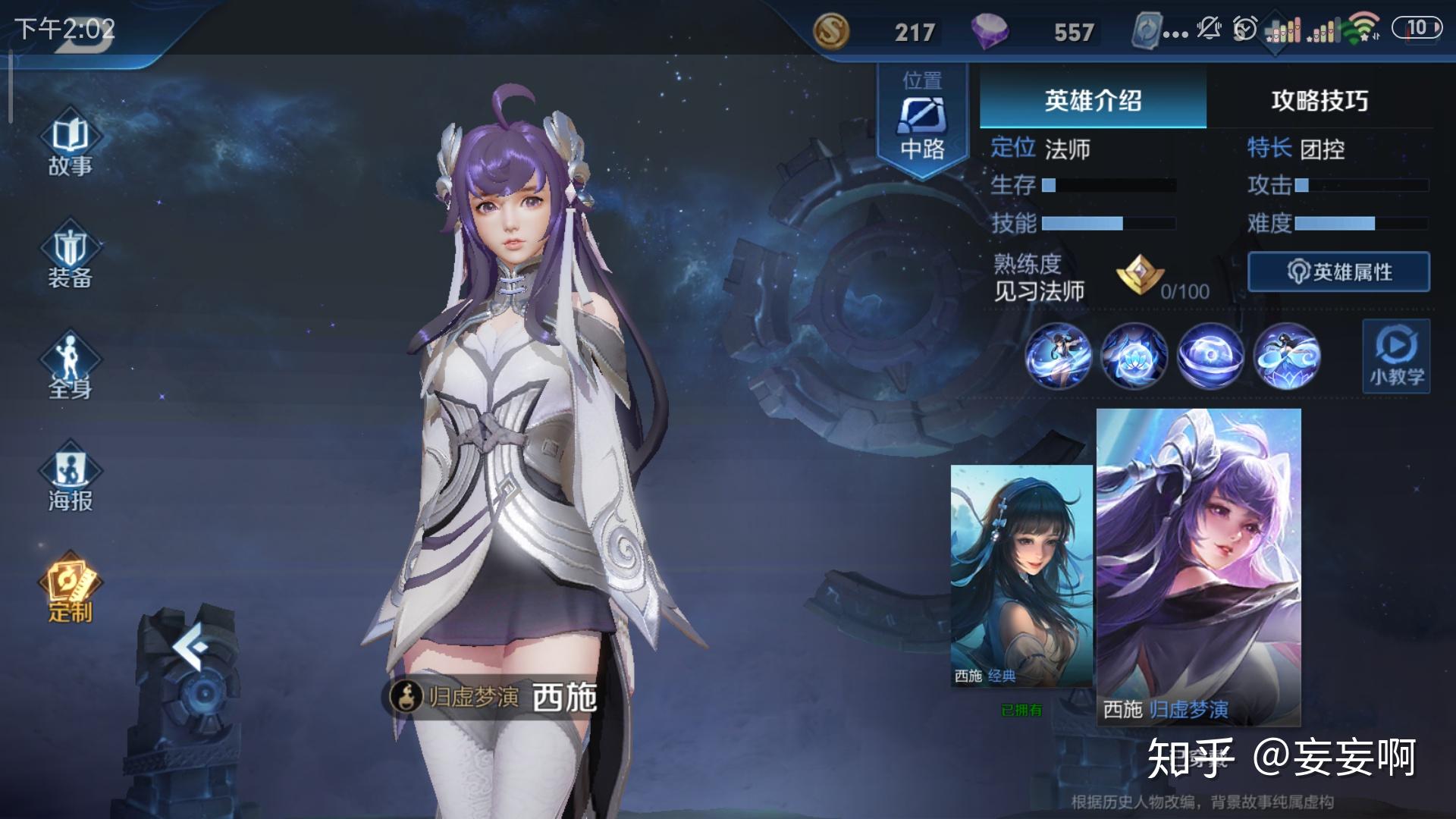Play the 小教学 tutorial video
Screen dimensions: 1456x819
click(1396, 356)
